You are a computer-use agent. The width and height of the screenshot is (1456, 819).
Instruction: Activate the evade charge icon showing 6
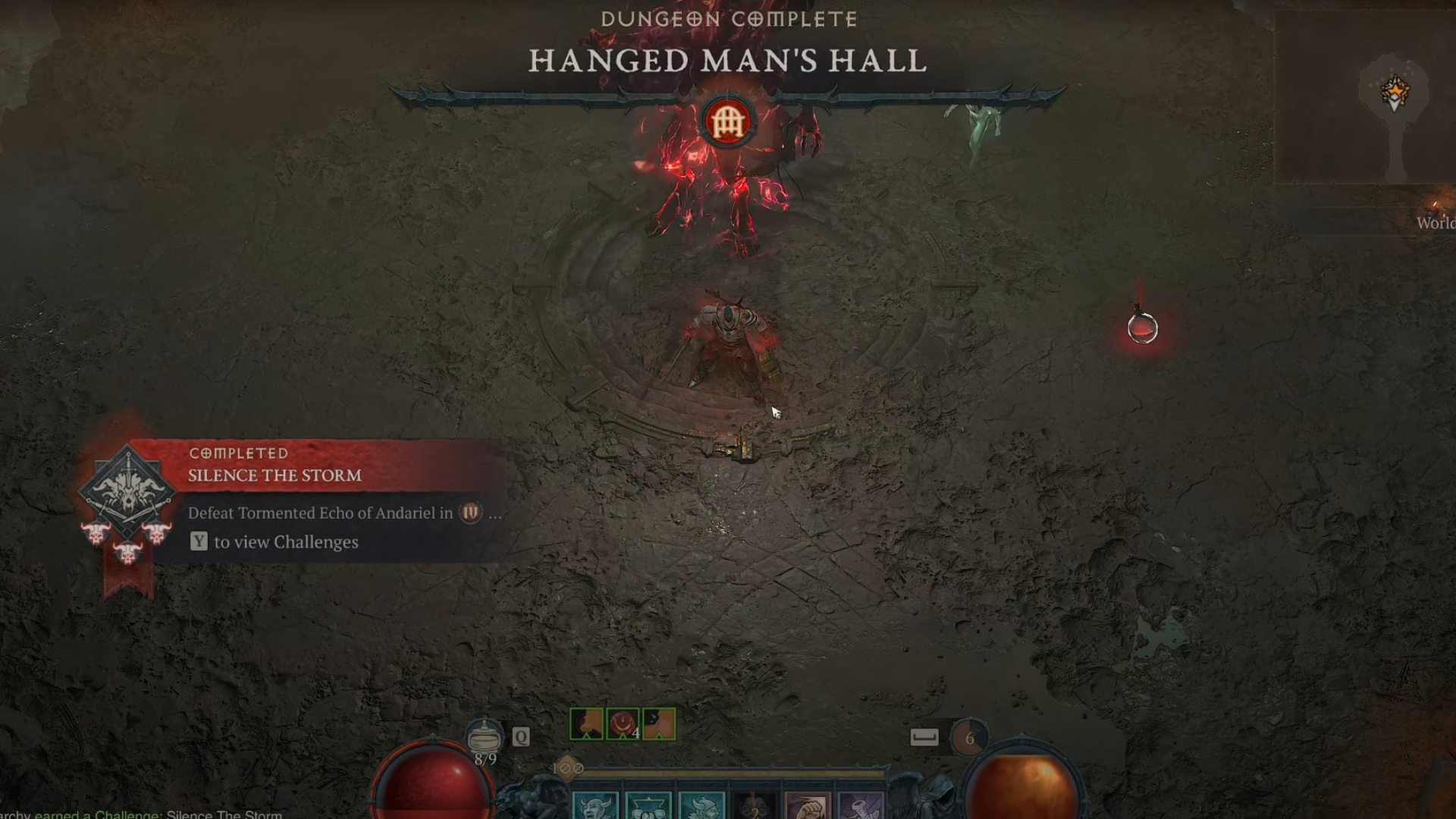click(969, 738)
